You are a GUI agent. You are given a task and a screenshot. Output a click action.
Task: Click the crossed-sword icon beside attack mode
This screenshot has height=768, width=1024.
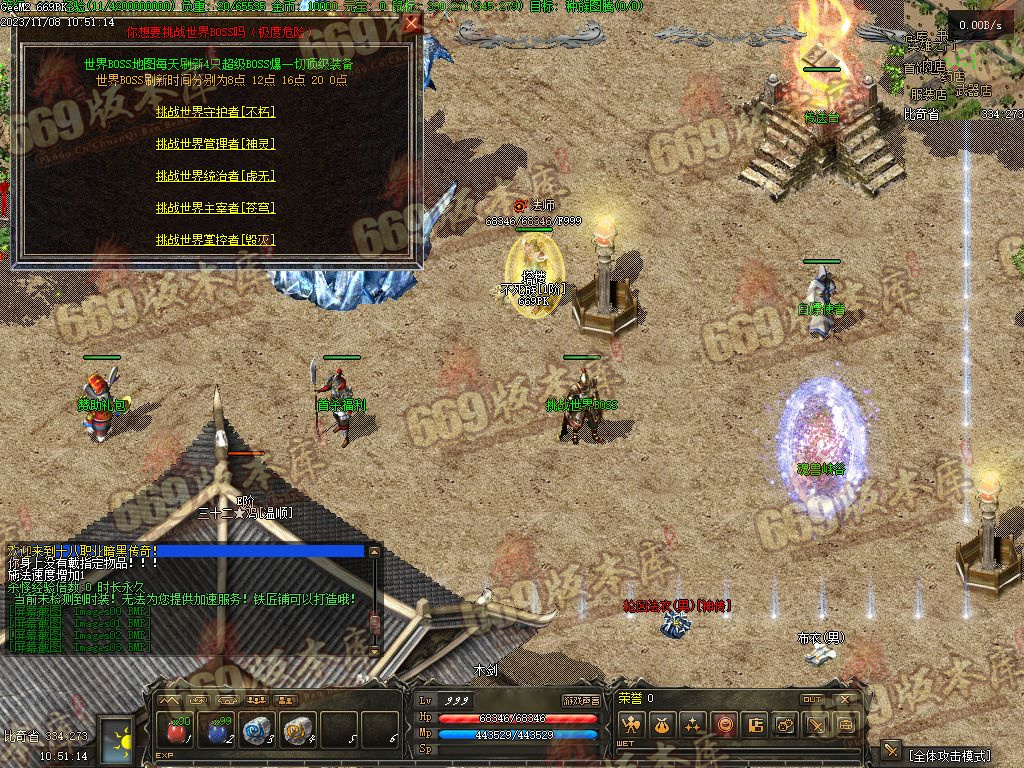(x=890, y=752)
